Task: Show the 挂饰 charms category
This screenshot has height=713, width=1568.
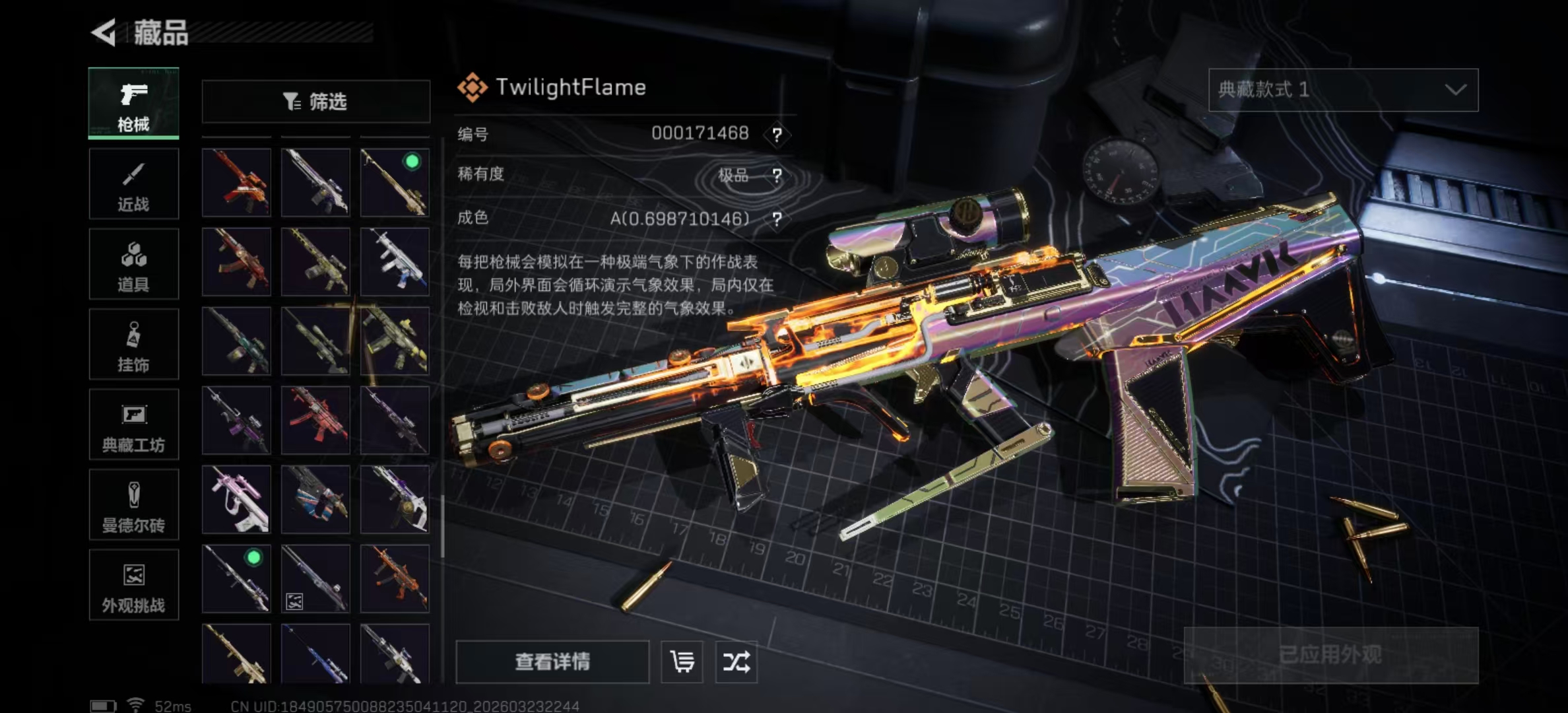Action: 133,345
